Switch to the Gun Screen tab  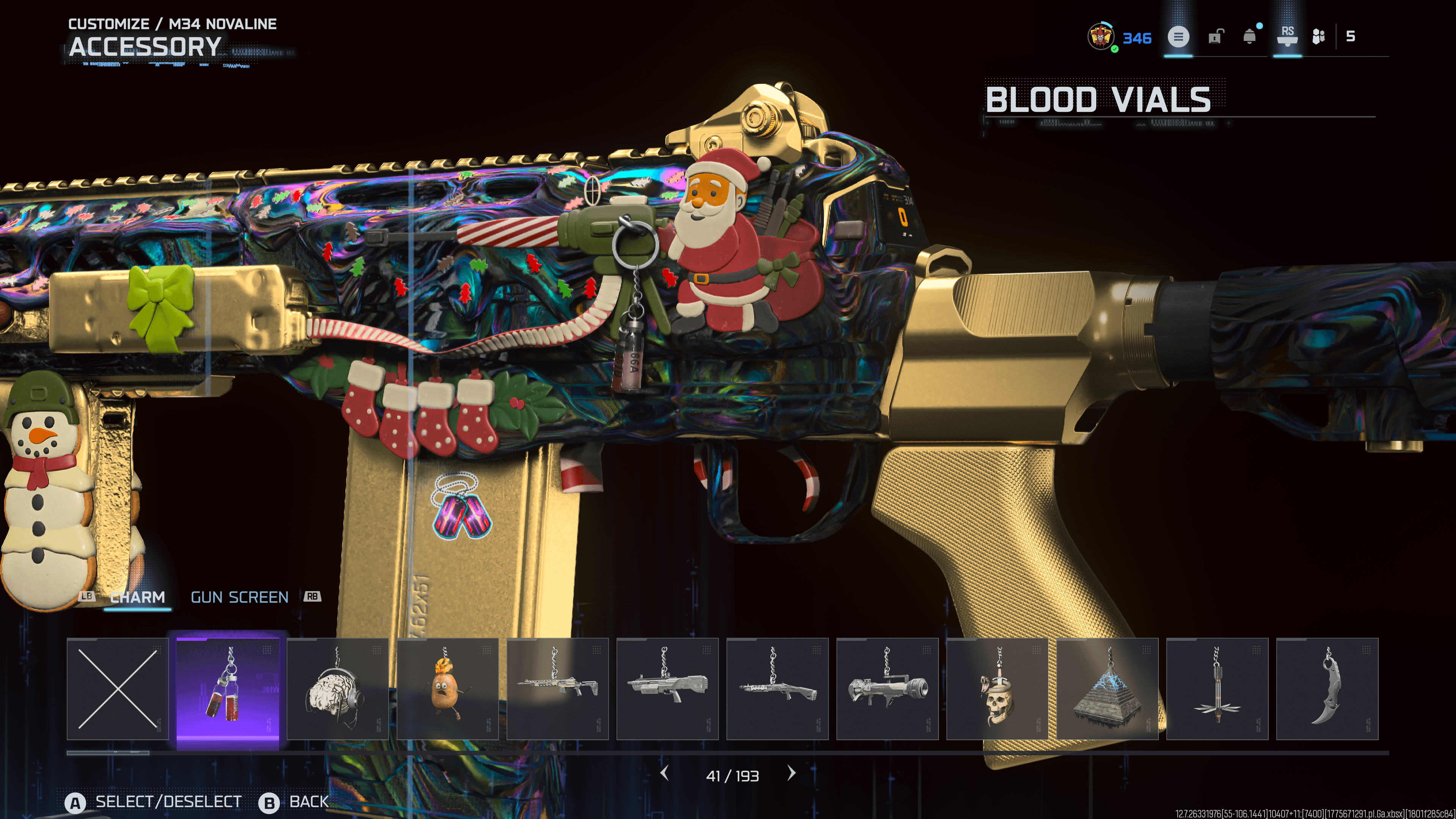pos(240,598)
